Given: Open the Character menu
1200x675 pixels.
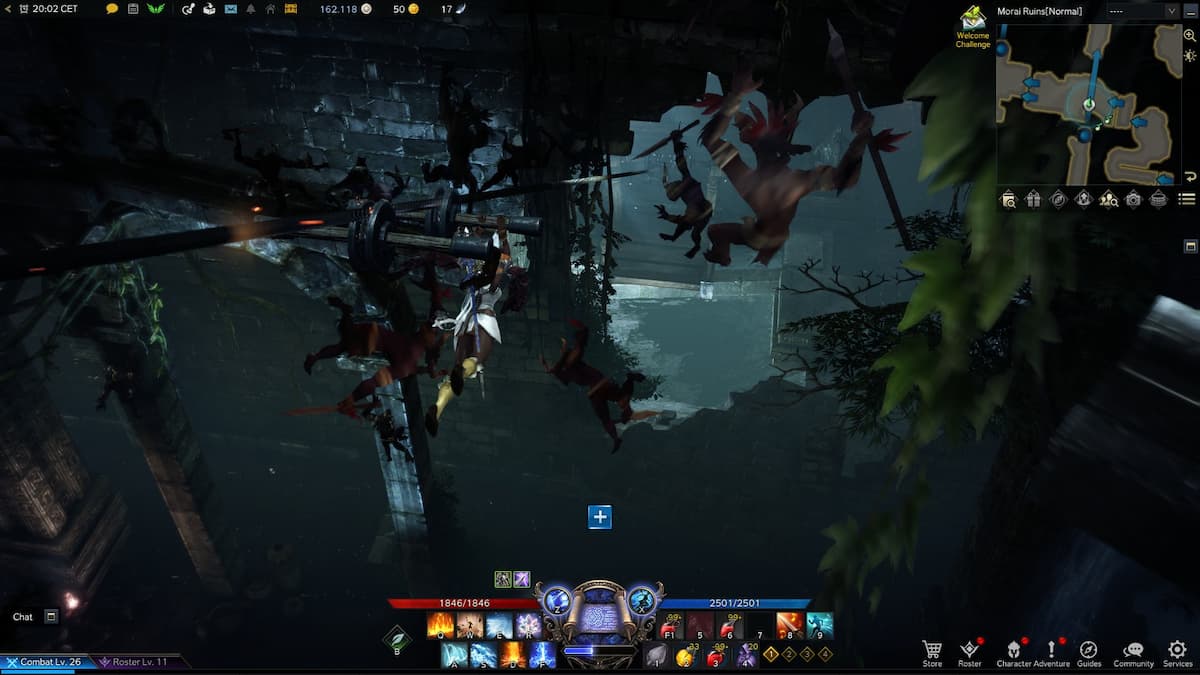Looking at the screenshot, I should pos(1013,652).
